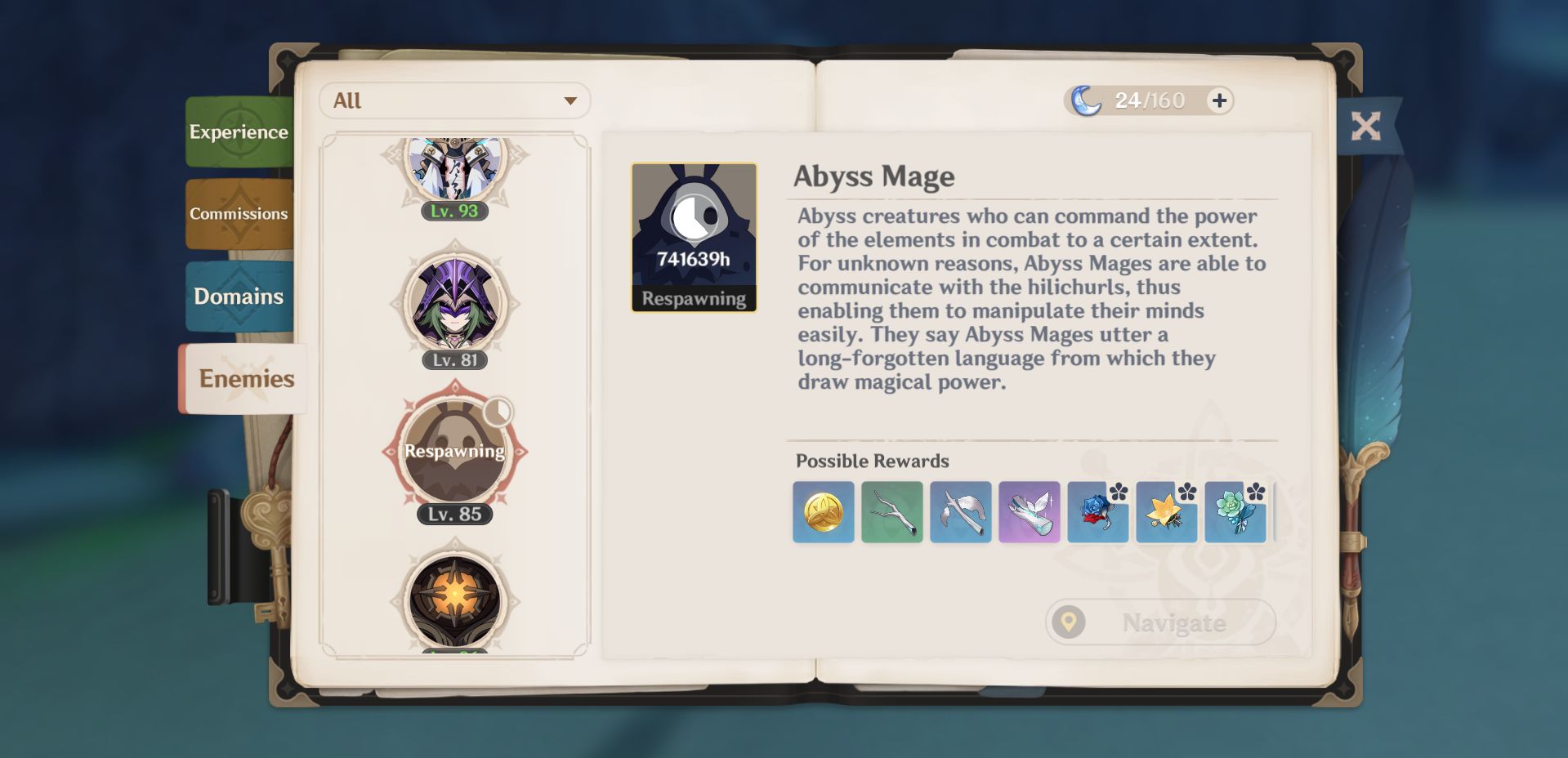Open the All filter dropdown
1568x758 pixels.
click(x=454, y=100)
